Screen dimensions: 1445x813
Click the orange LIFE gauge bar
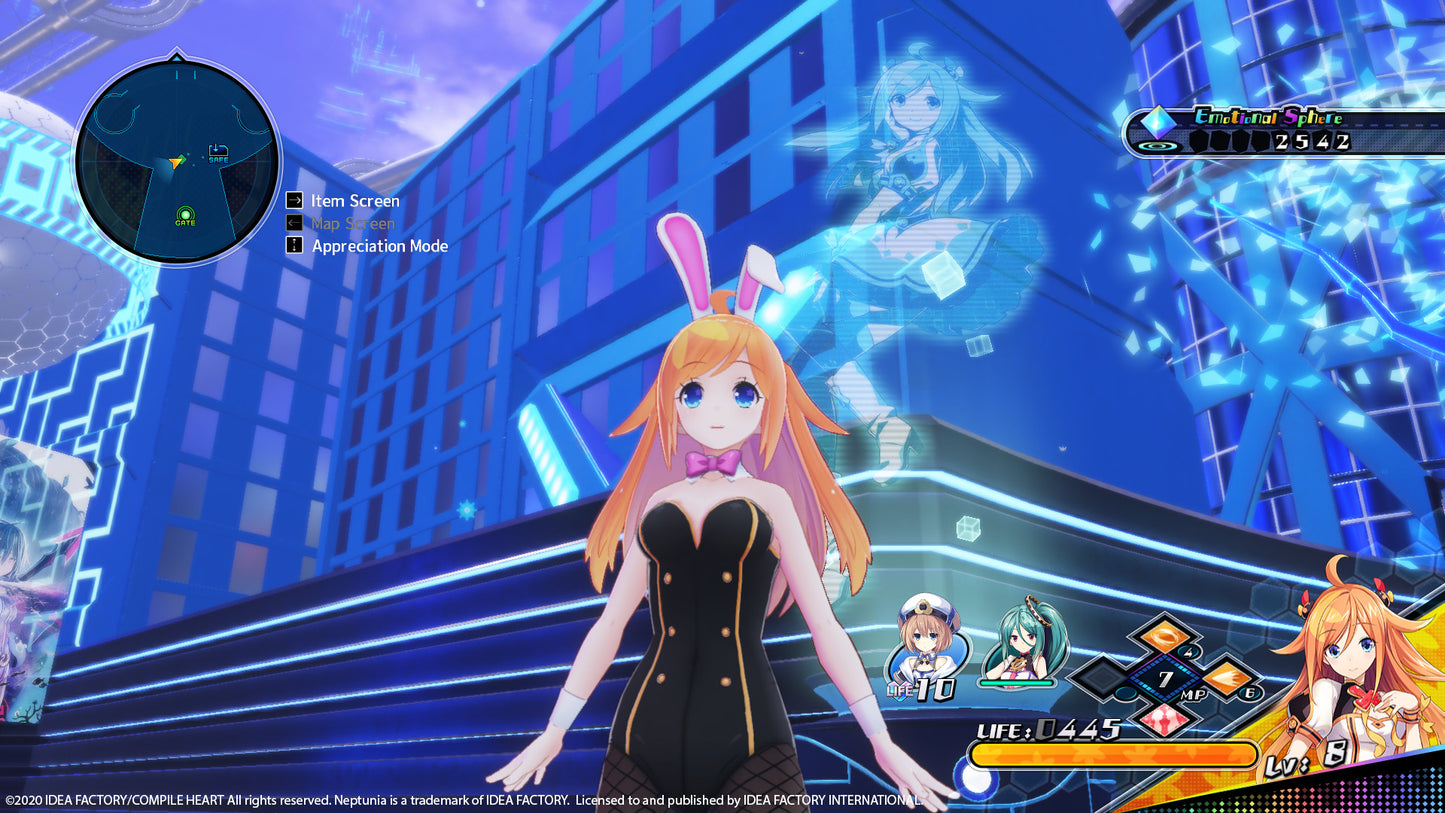click(1112, 757)
